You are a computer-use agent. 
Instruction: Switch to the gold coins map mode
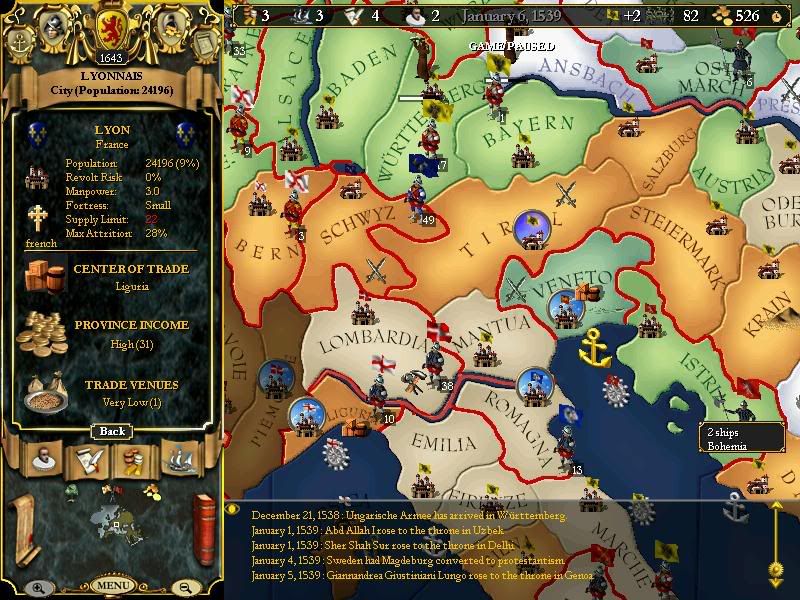point(150,489)
